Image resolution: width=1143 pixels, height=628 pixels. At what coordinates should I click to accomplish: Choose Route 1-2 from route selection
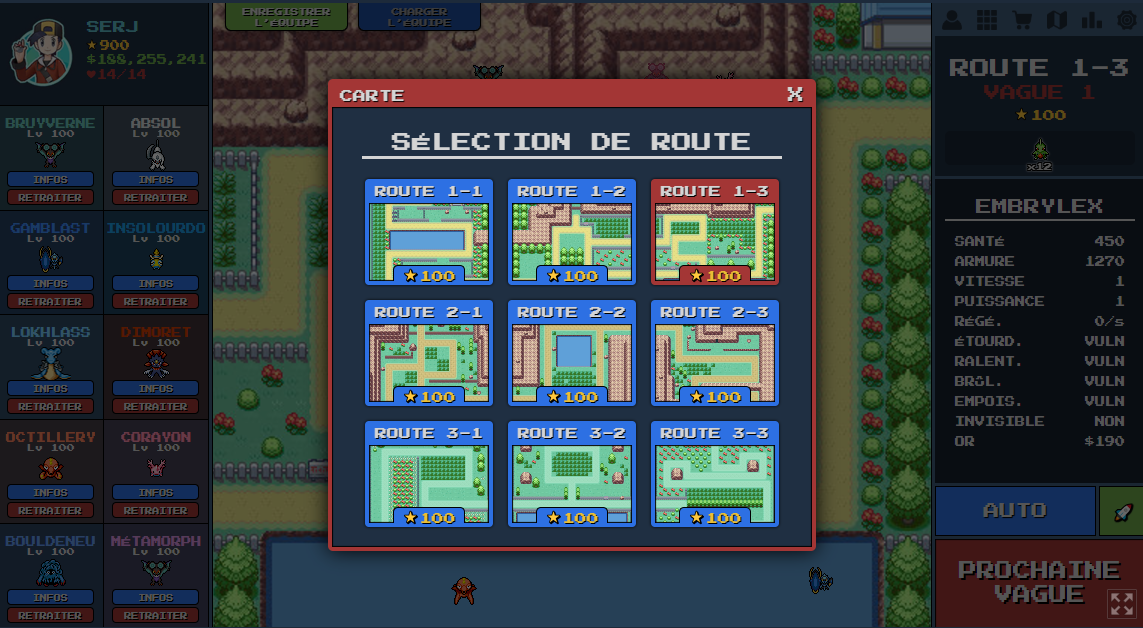(x=571, y=232)
